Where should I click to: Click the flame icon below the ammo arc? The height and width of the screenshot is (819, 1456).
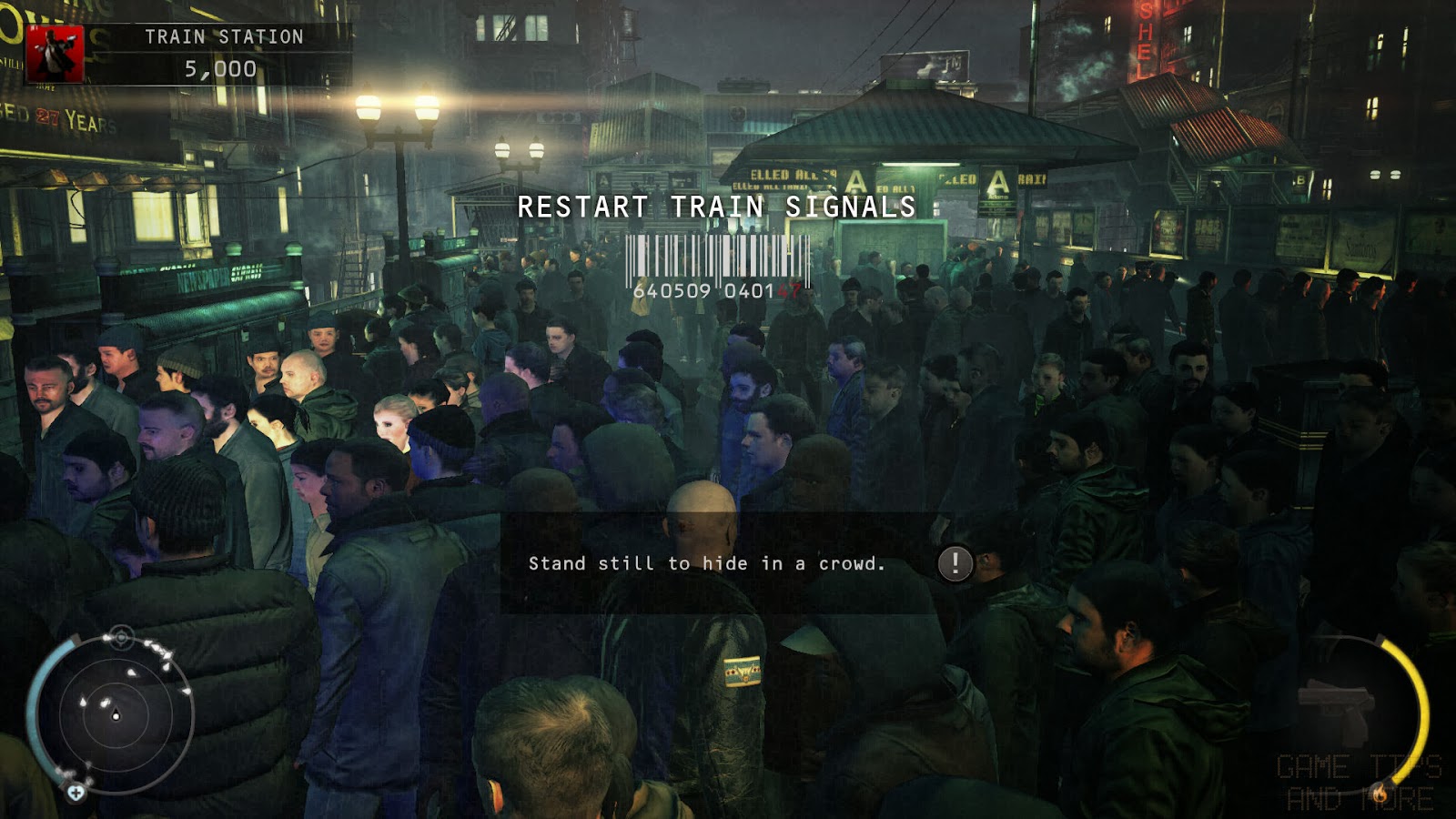point(1380,794)
